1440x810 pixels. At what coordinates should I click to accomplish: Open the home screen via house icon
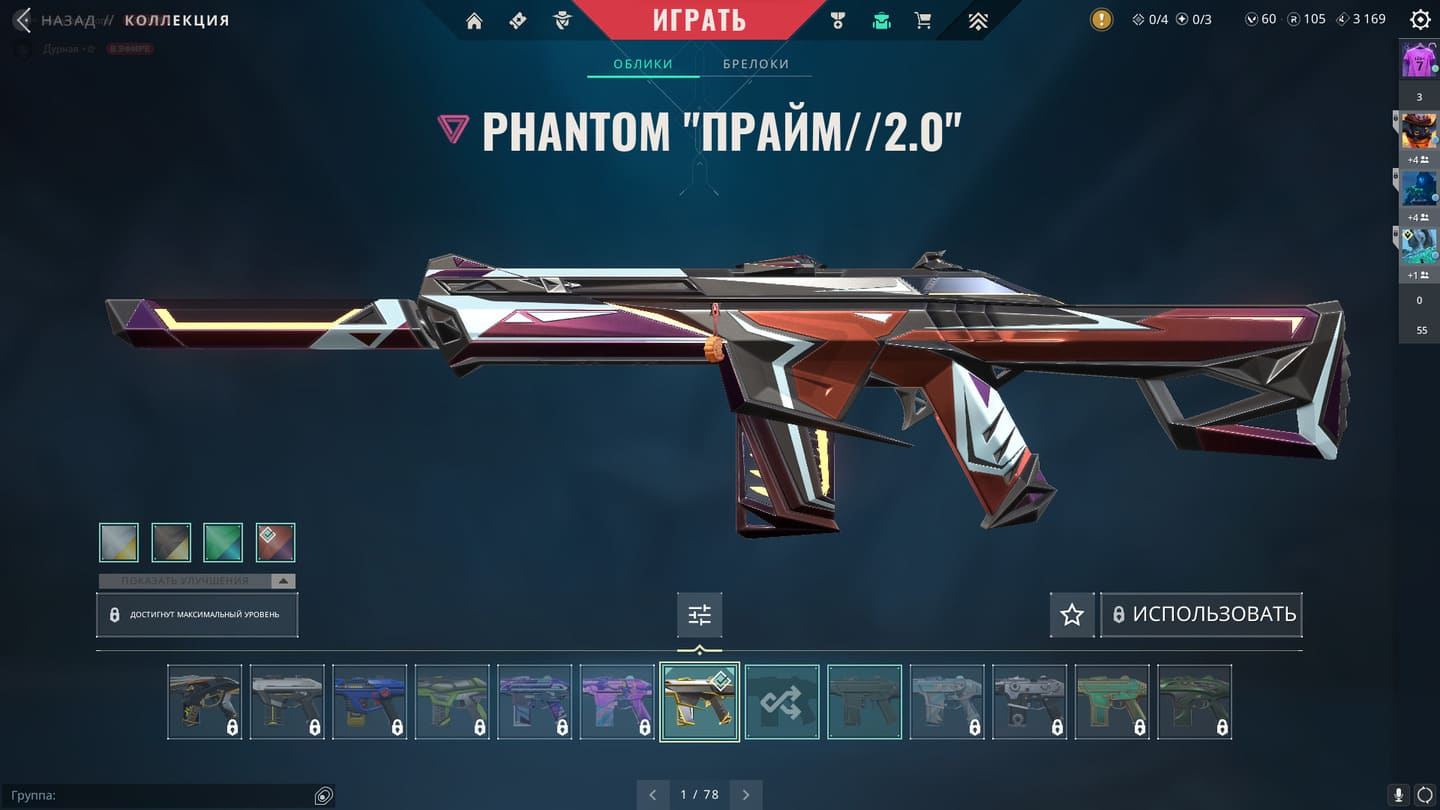click(474, 21)
